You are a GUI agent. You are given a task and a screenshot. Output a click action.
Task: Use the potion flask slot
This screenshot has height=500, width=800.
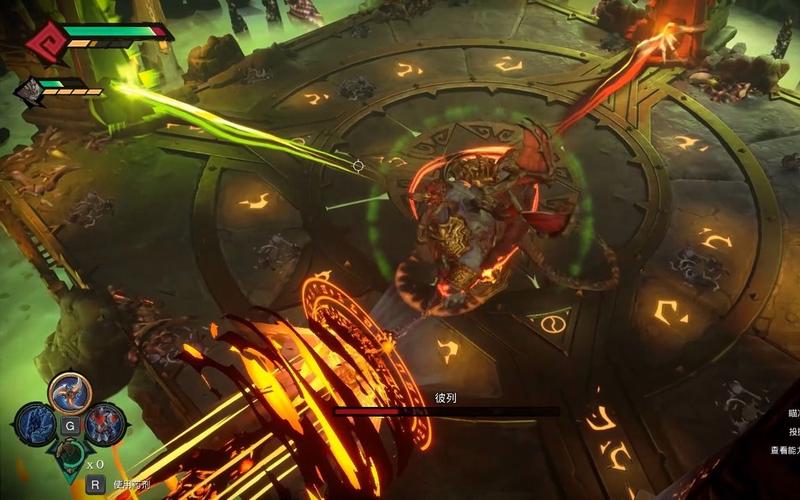[68, 457]
